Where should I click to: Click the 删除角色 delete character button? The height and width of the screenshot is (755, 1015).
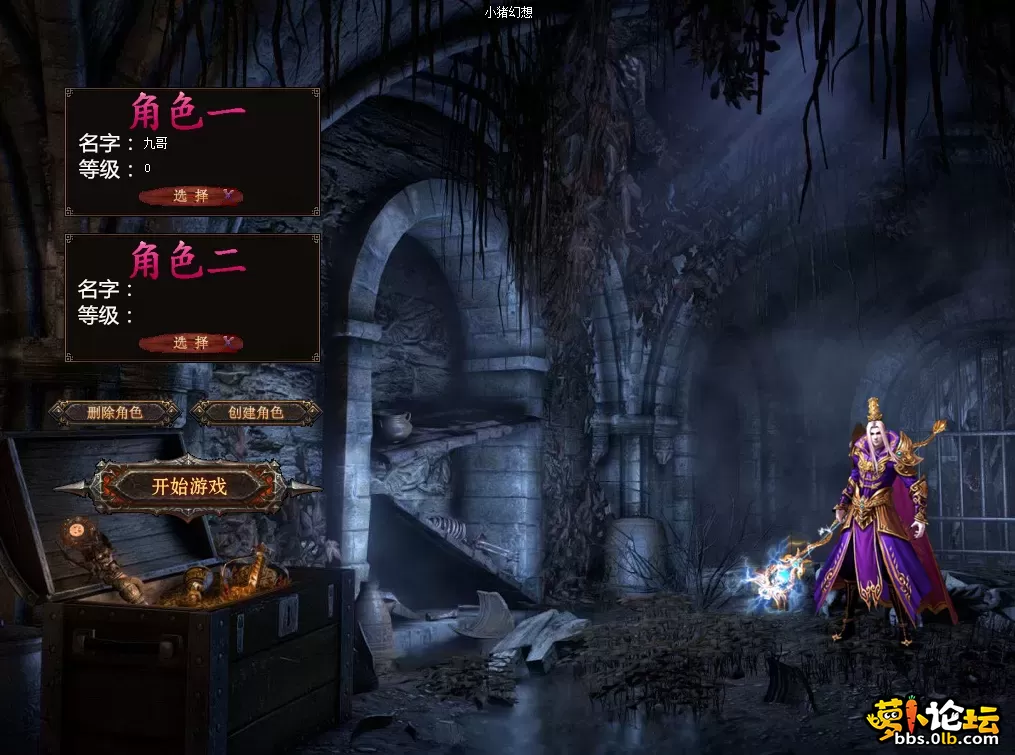coord(115,412)
